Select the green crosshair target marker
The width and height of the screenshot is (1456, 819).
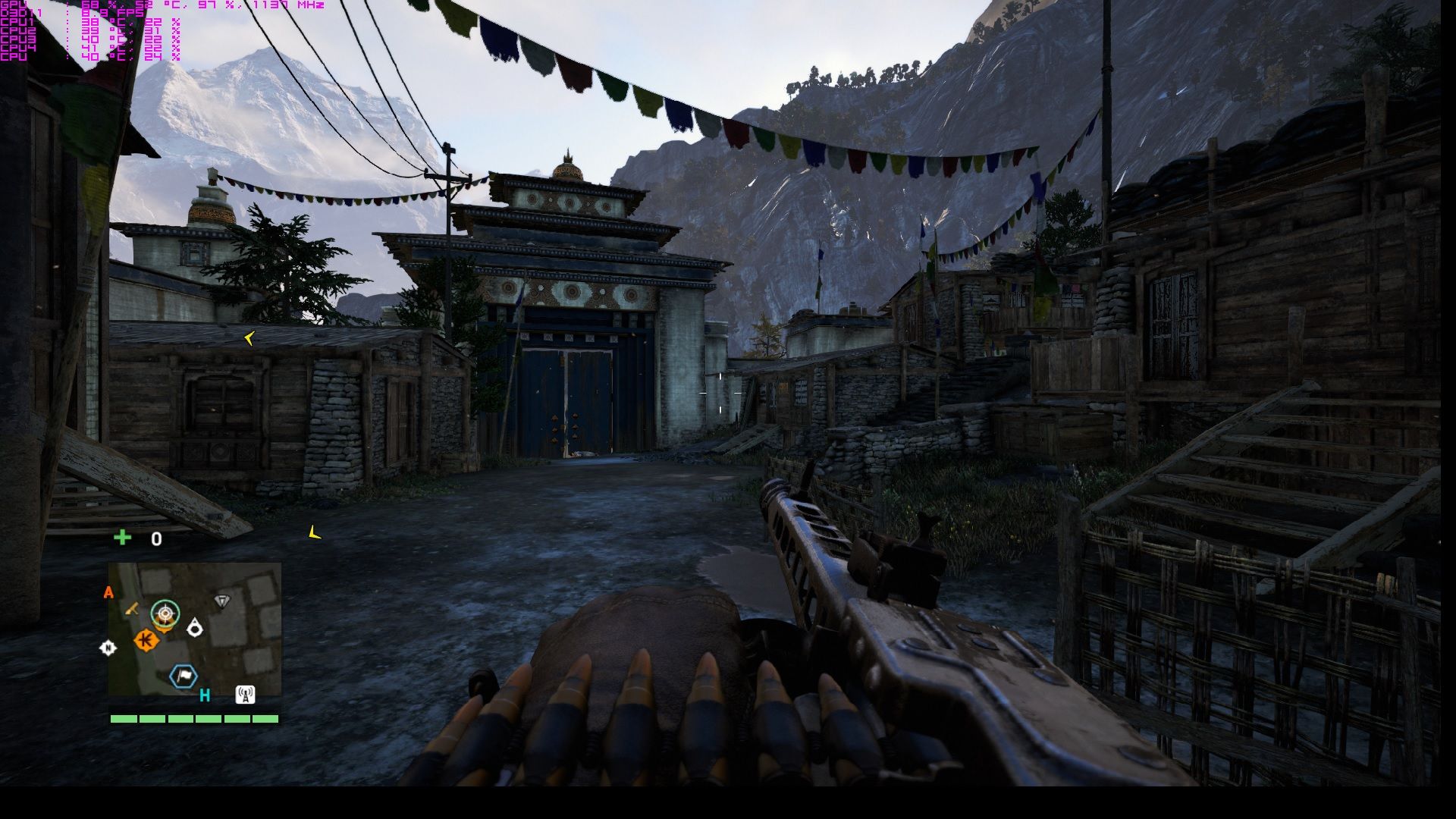coord(165,612)
